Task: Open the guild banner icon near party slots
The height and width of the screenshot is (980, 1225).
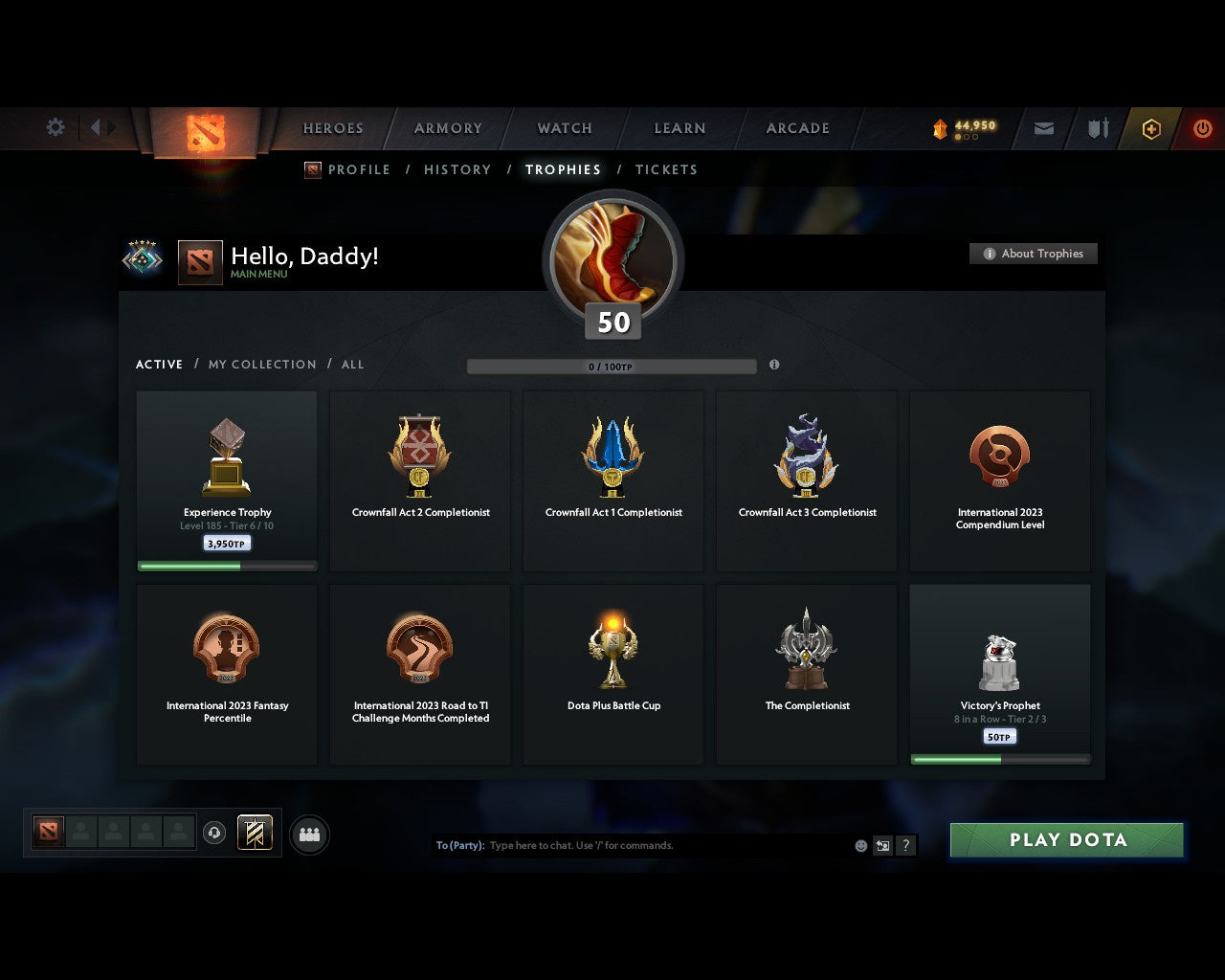Action: click(x=256, y=833)
